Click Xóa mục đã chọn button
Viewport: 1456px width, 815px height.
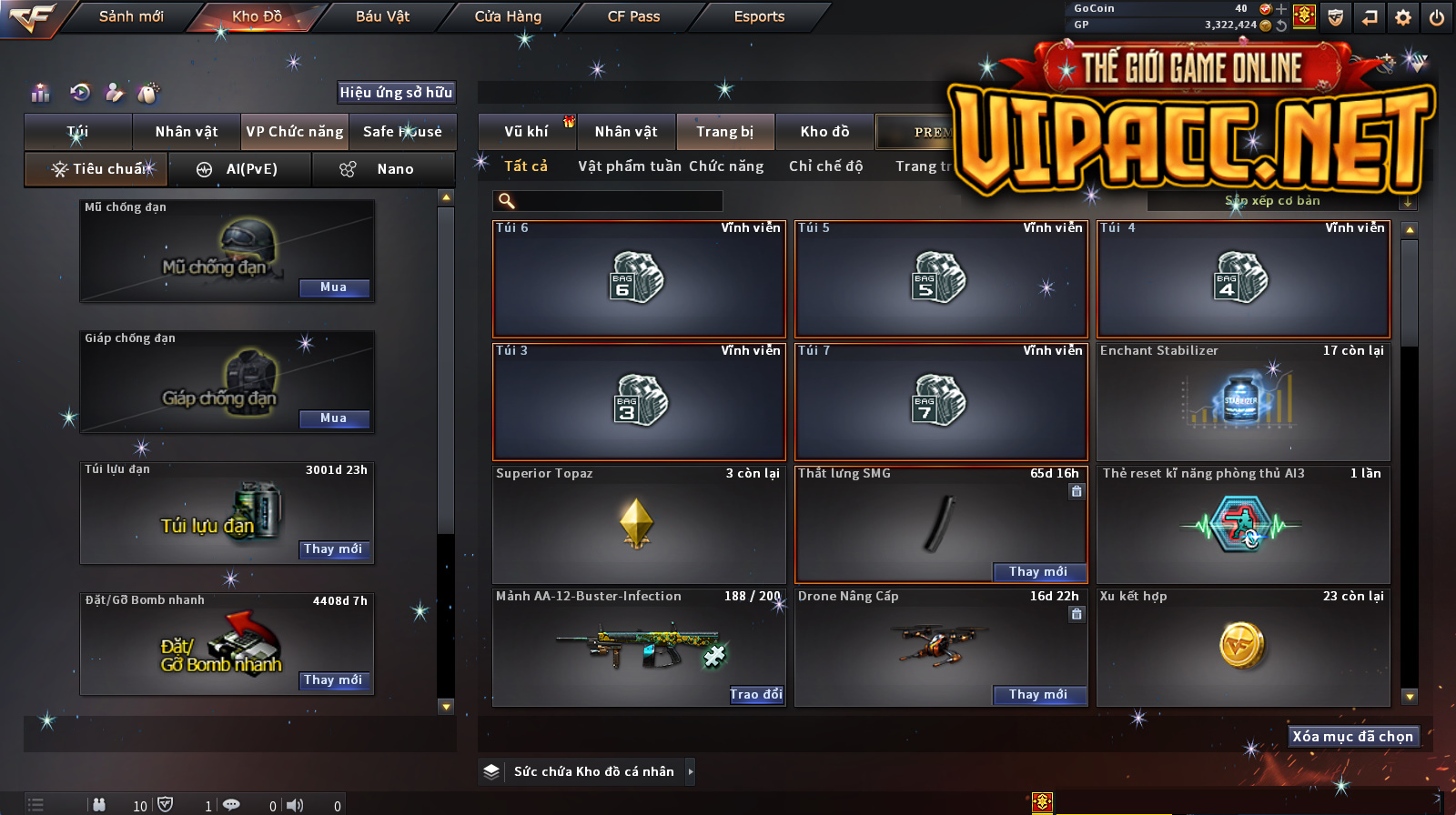[1353, 737]
